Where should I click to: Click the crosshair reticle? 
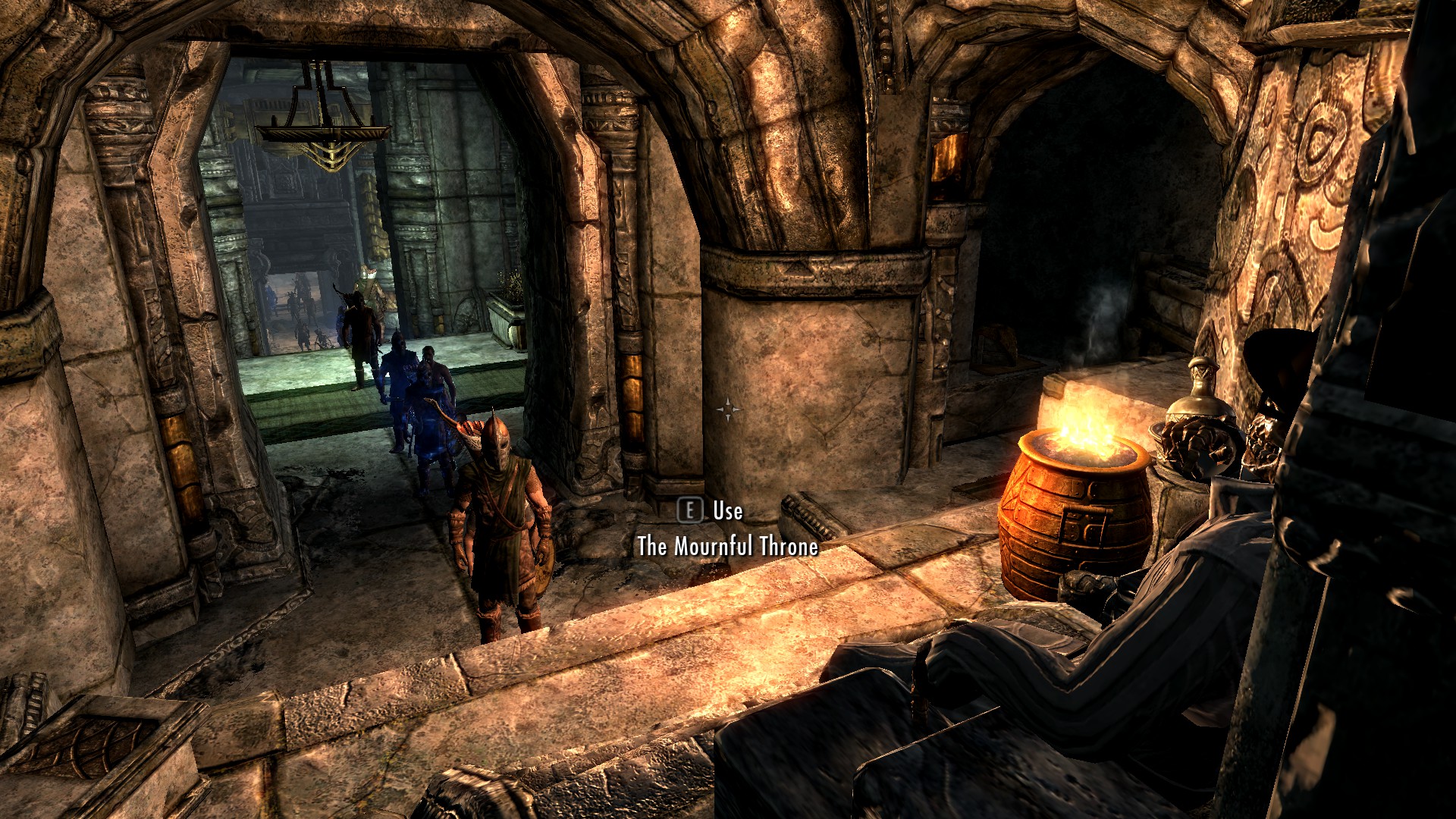(730, 409)
